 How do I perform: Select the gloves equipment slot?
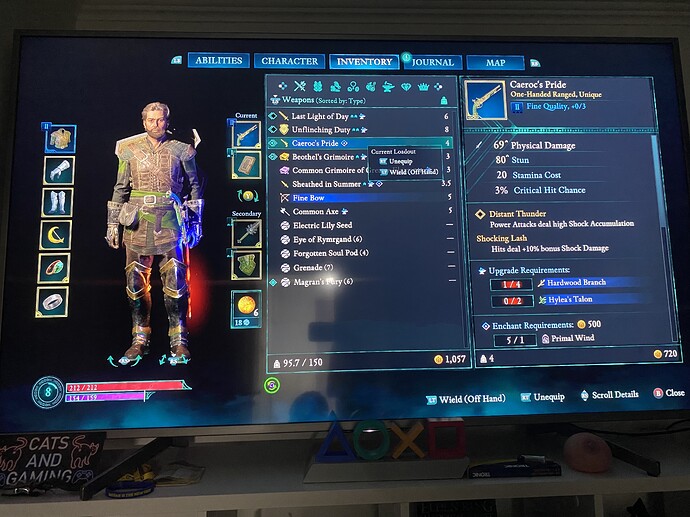pyautogui.click(x=59, y=170)
